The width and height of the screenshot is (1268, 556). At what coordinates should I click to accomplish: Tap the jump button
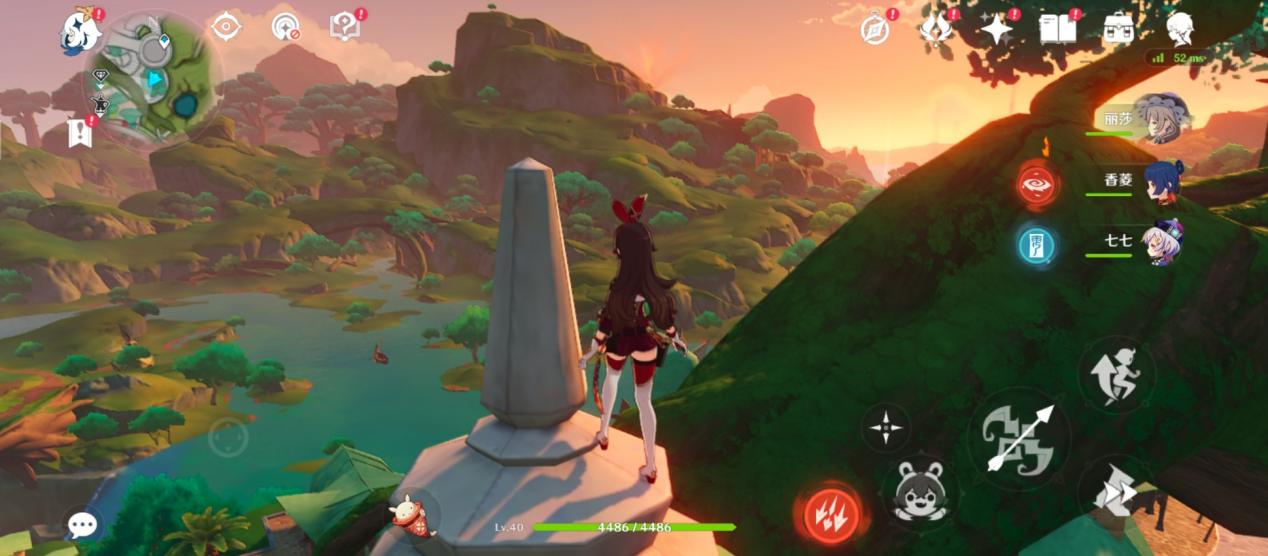pyautogui.click(x=1116, y=375)
